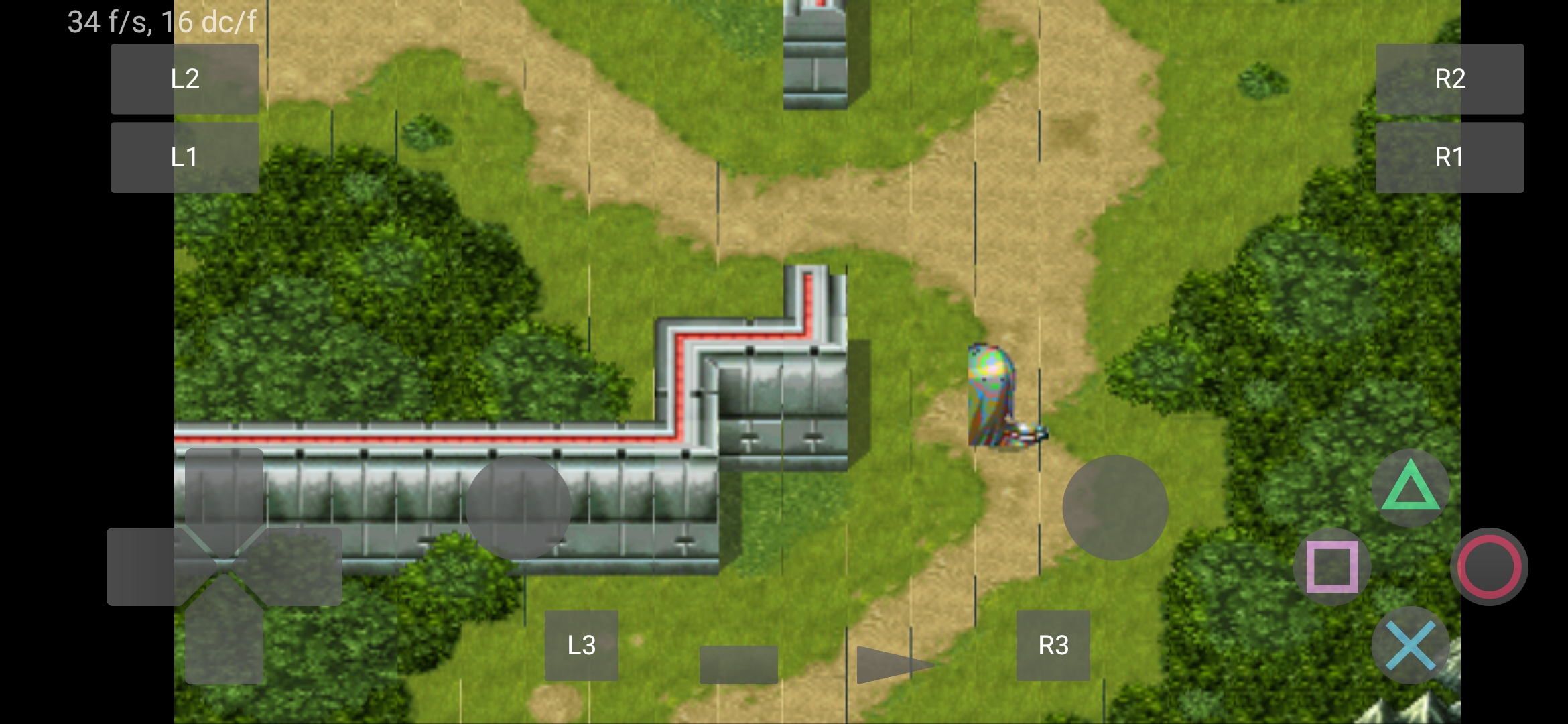
Task: Tap the FPS counter overlay text
Action: (161, 21)
